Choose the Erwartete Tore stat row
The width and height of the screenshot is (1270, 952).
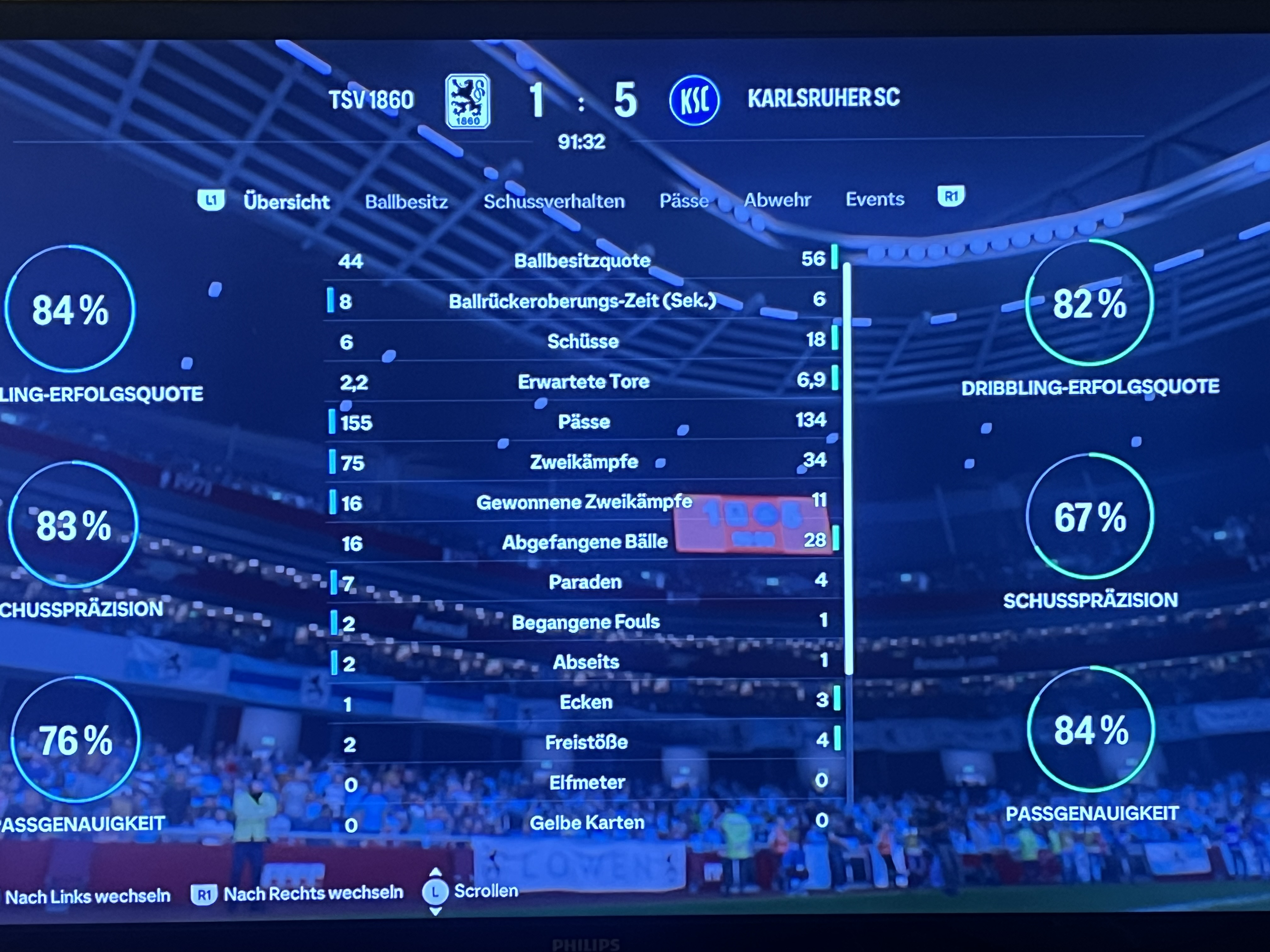[583, 382]
